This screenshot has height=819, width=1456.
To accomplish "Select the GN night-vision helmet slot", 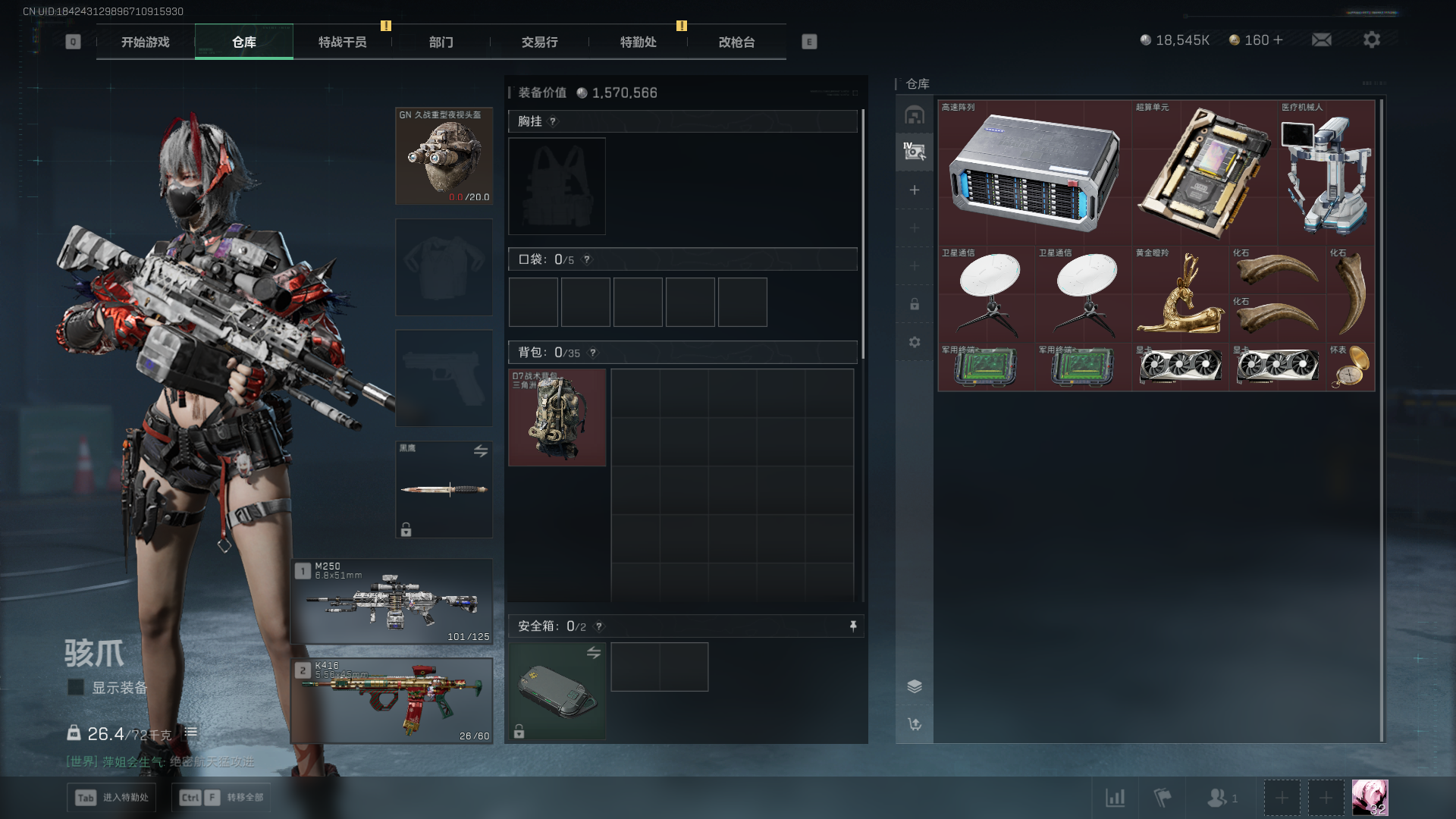I will [444, 156].
